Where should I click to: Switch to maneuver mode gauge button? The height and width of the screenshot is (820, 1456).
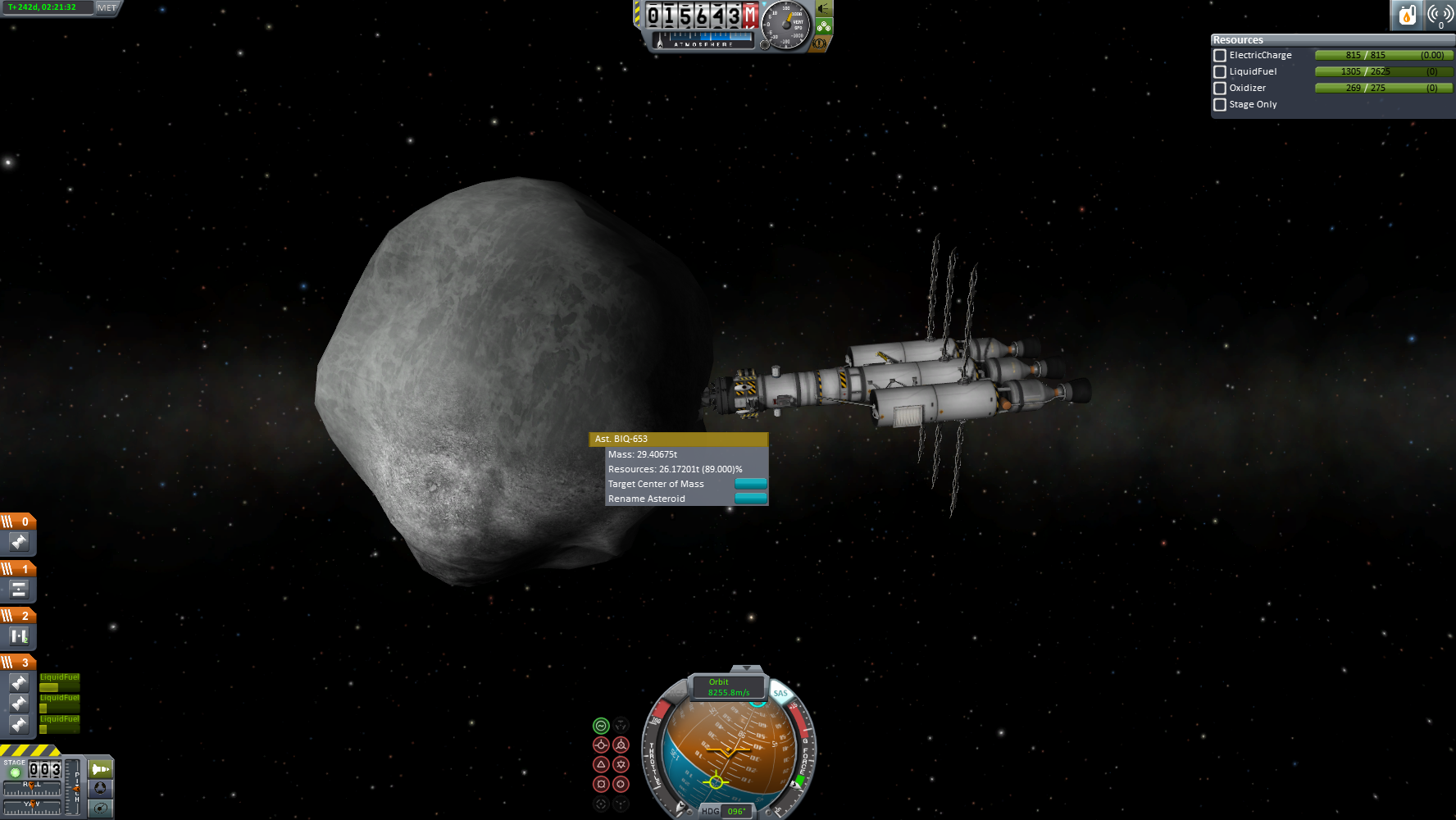coord(100,808)
